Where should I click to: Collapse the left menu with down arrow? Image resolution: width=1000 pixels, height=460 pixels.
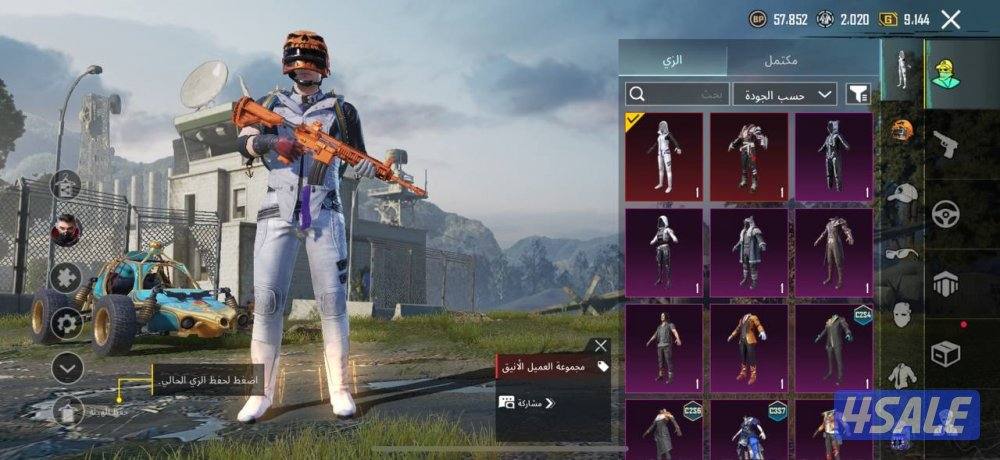67,368
